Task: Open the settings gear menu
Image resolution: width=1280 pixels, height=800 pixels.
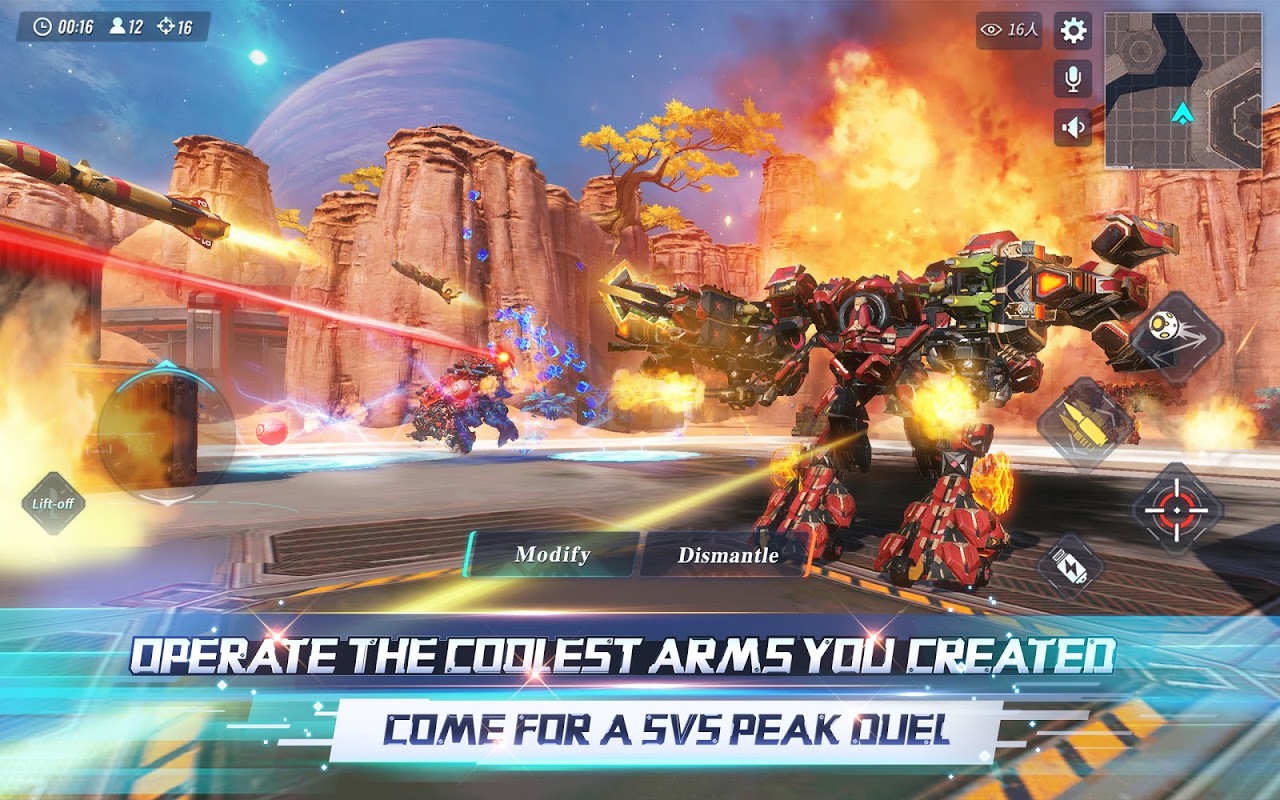Action: tap(1073, 31)
